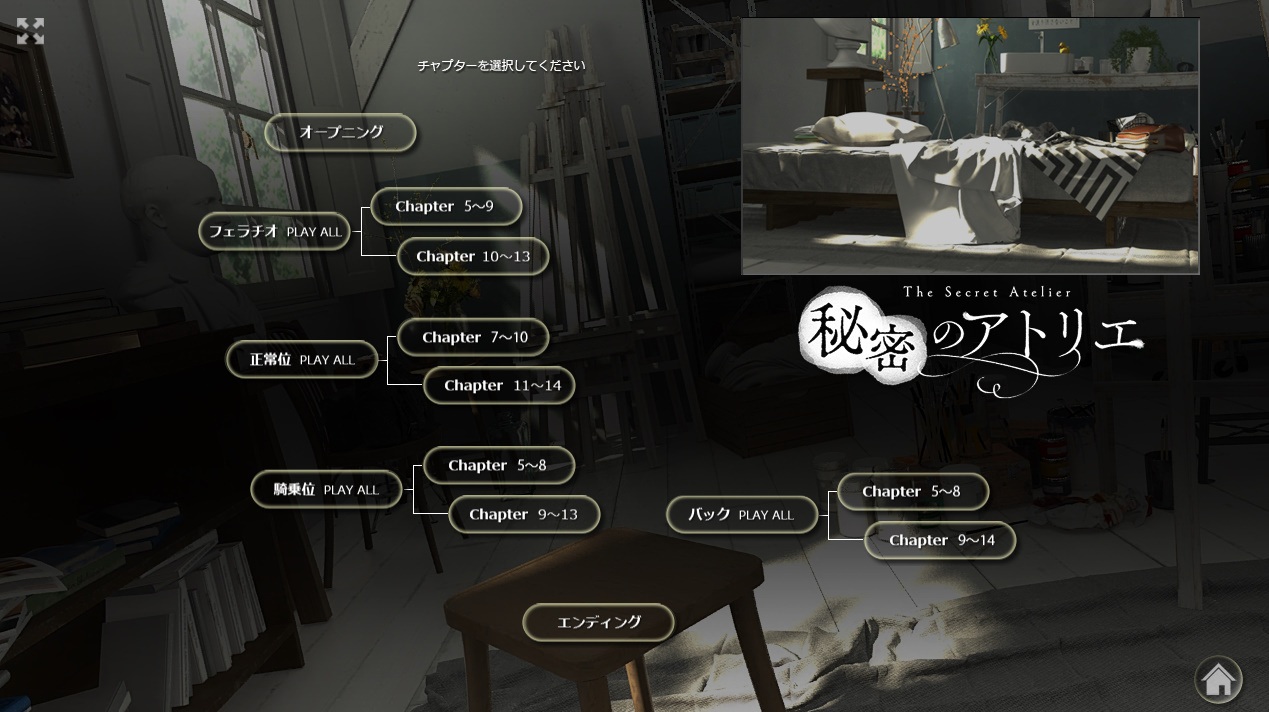Screen dimensions: 1269x712
Task: Select Chapter 7~10
Action: (474, 337)
